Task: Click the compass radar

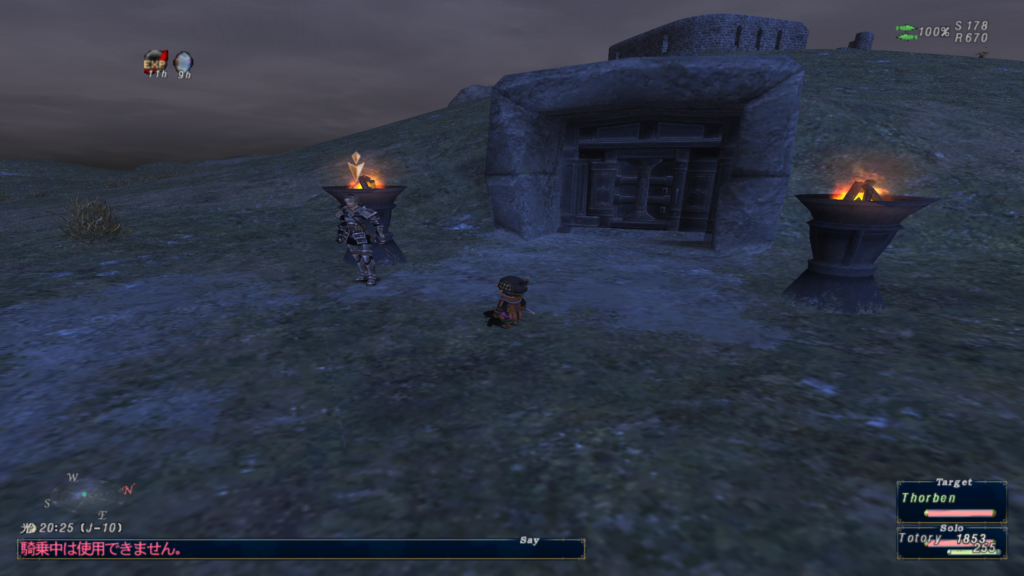Action: pos(88,495)
